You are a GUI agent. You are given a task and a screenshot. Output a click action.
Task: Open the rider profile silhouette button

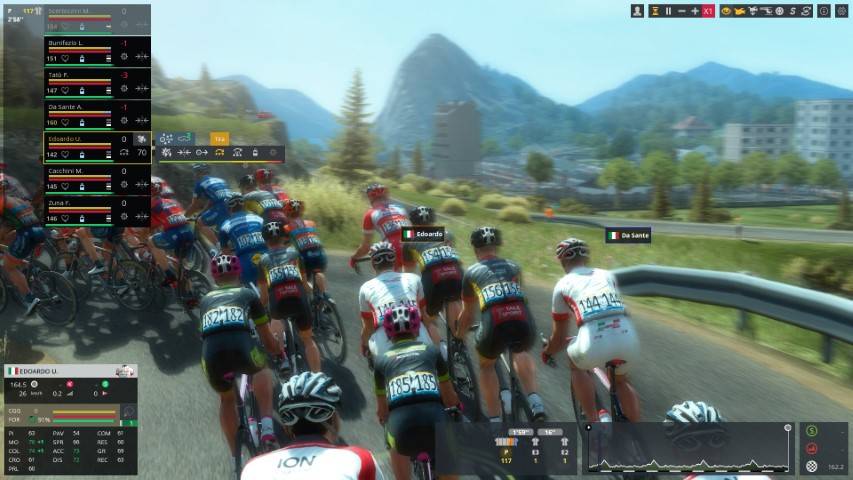(638, 11)
